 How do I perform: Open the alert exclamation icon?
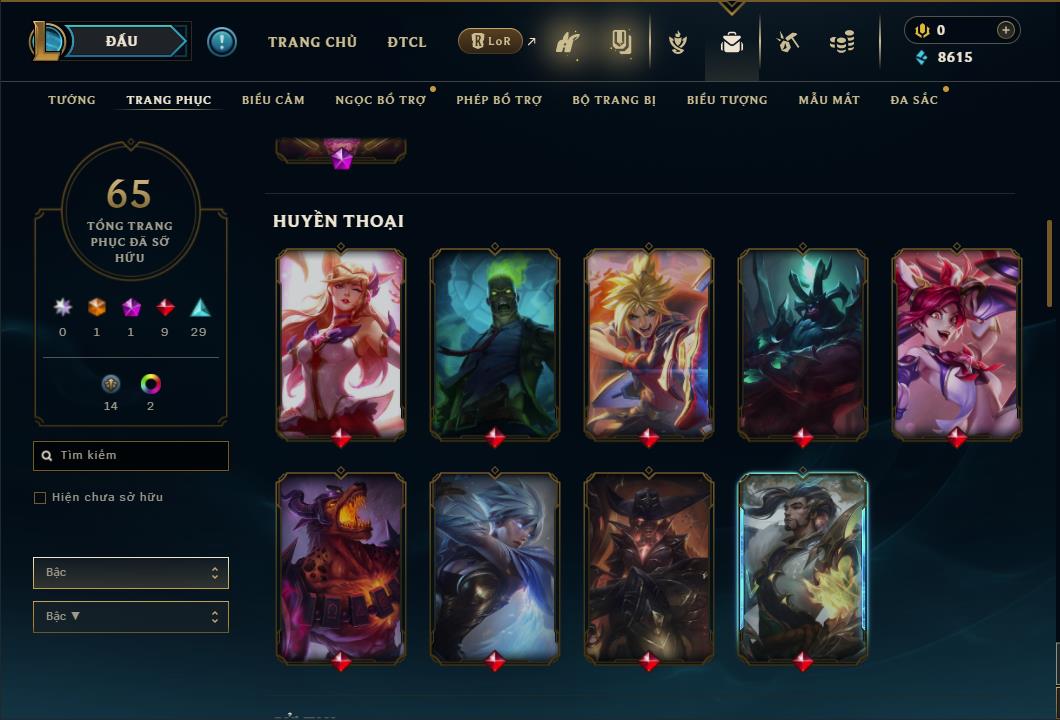coord(222,41)
